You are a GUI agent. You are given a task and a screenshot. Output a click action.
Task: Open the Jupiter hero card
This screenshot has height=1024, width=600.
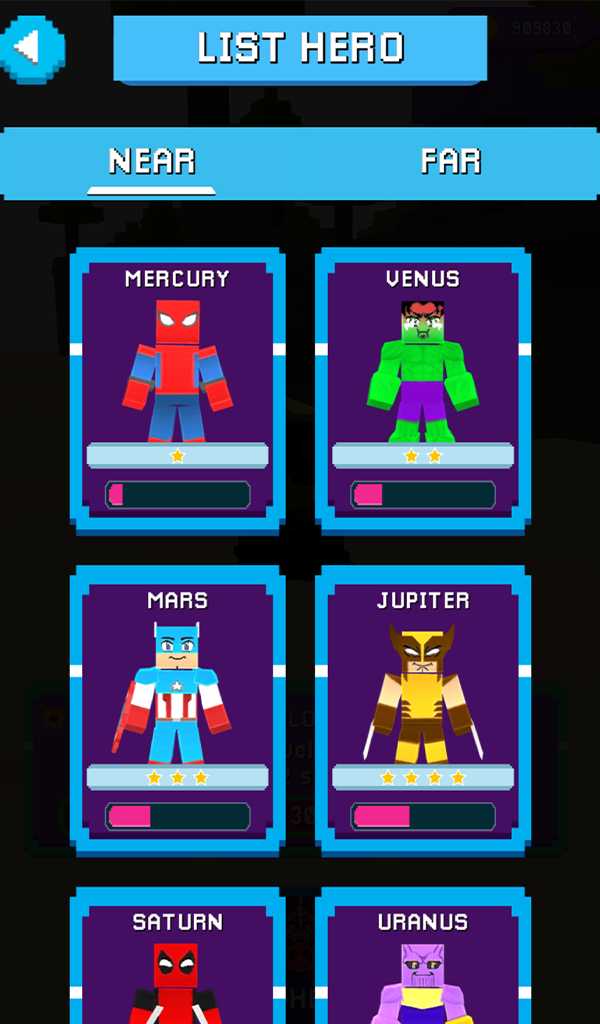(423, 710)
